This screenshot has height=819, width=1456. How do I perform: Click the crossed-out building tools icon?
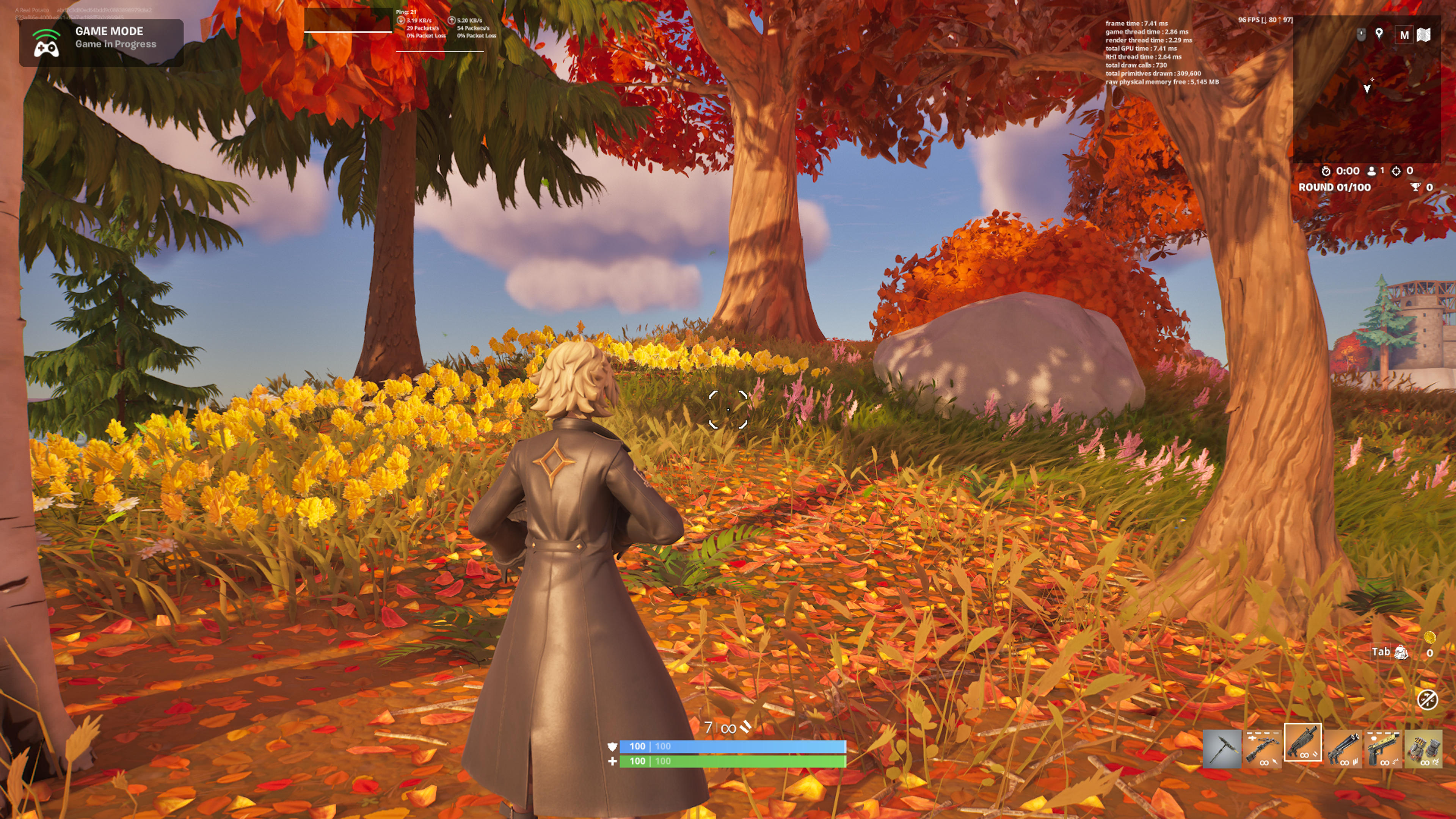pos(1427,699)
